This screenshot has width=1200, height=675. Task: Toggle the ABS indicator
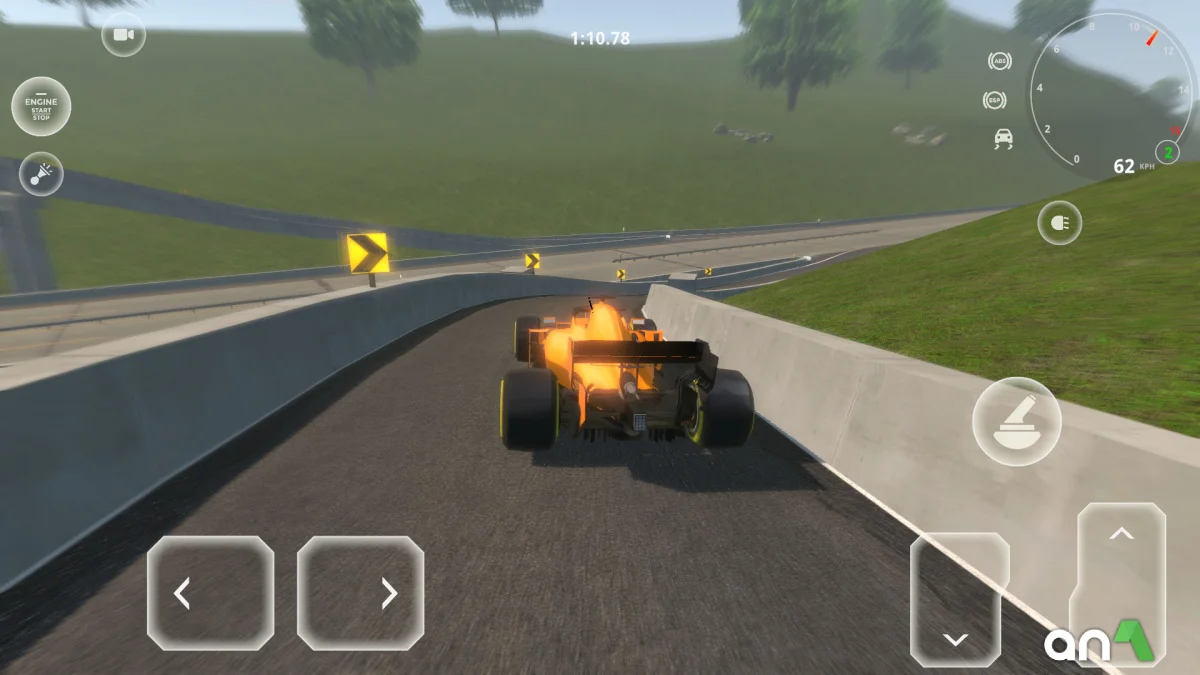tap(999, 61)
